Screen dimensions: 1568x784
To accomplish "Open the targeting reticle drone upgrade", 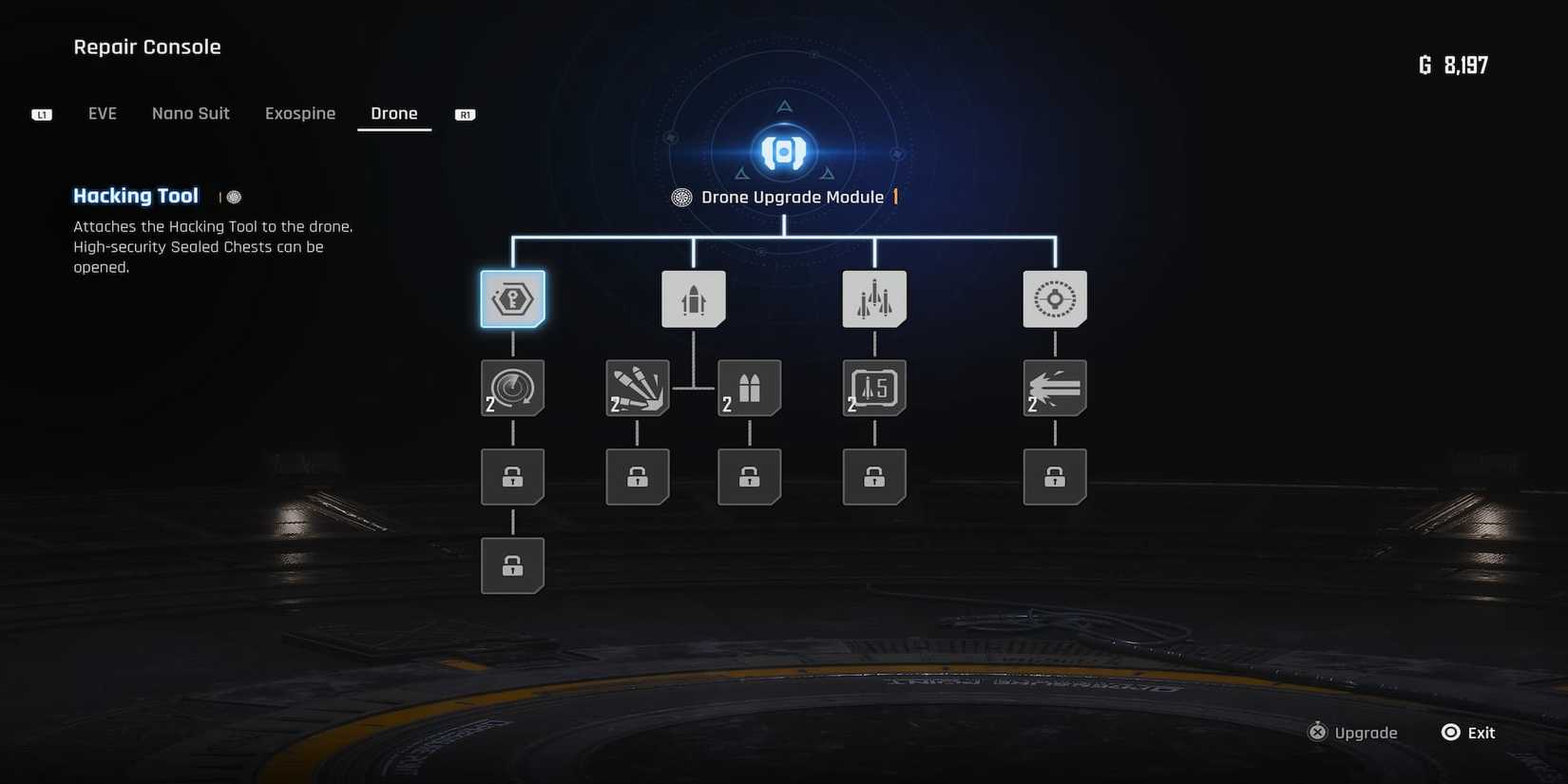I will tap(1055, 297).
